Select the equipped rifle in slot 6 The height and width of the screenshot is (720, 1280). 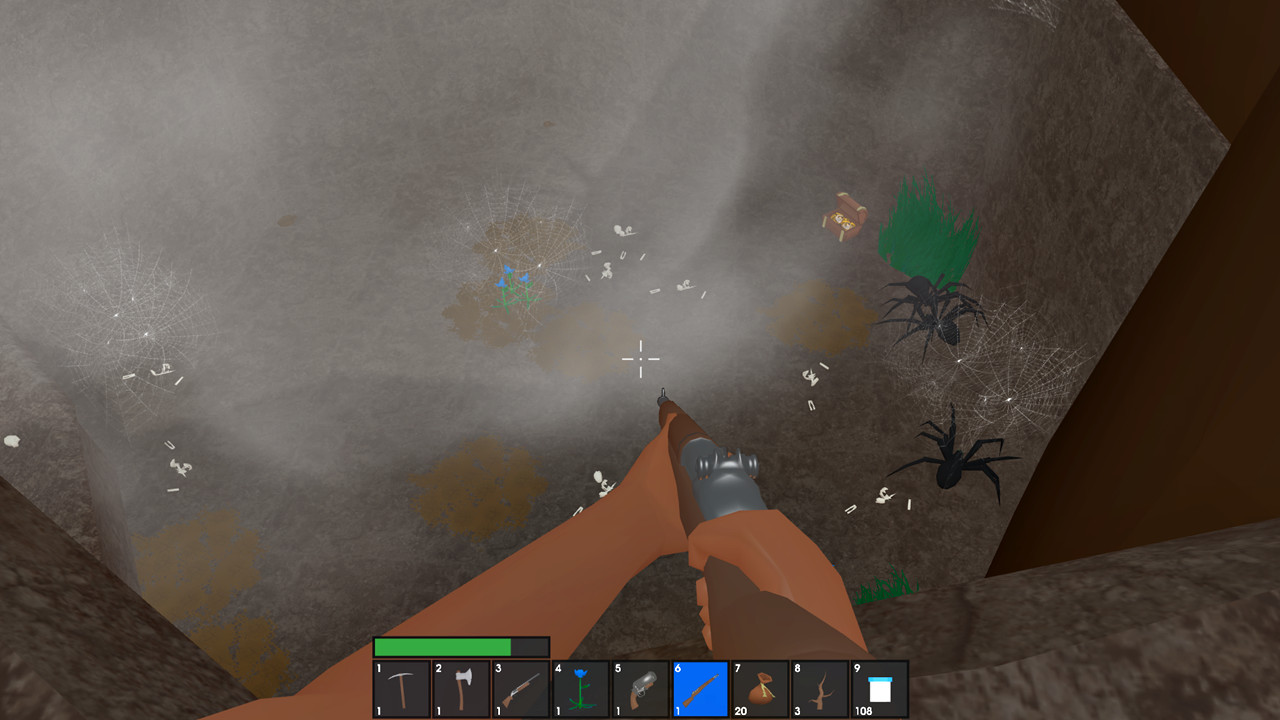tap(698, 688)
